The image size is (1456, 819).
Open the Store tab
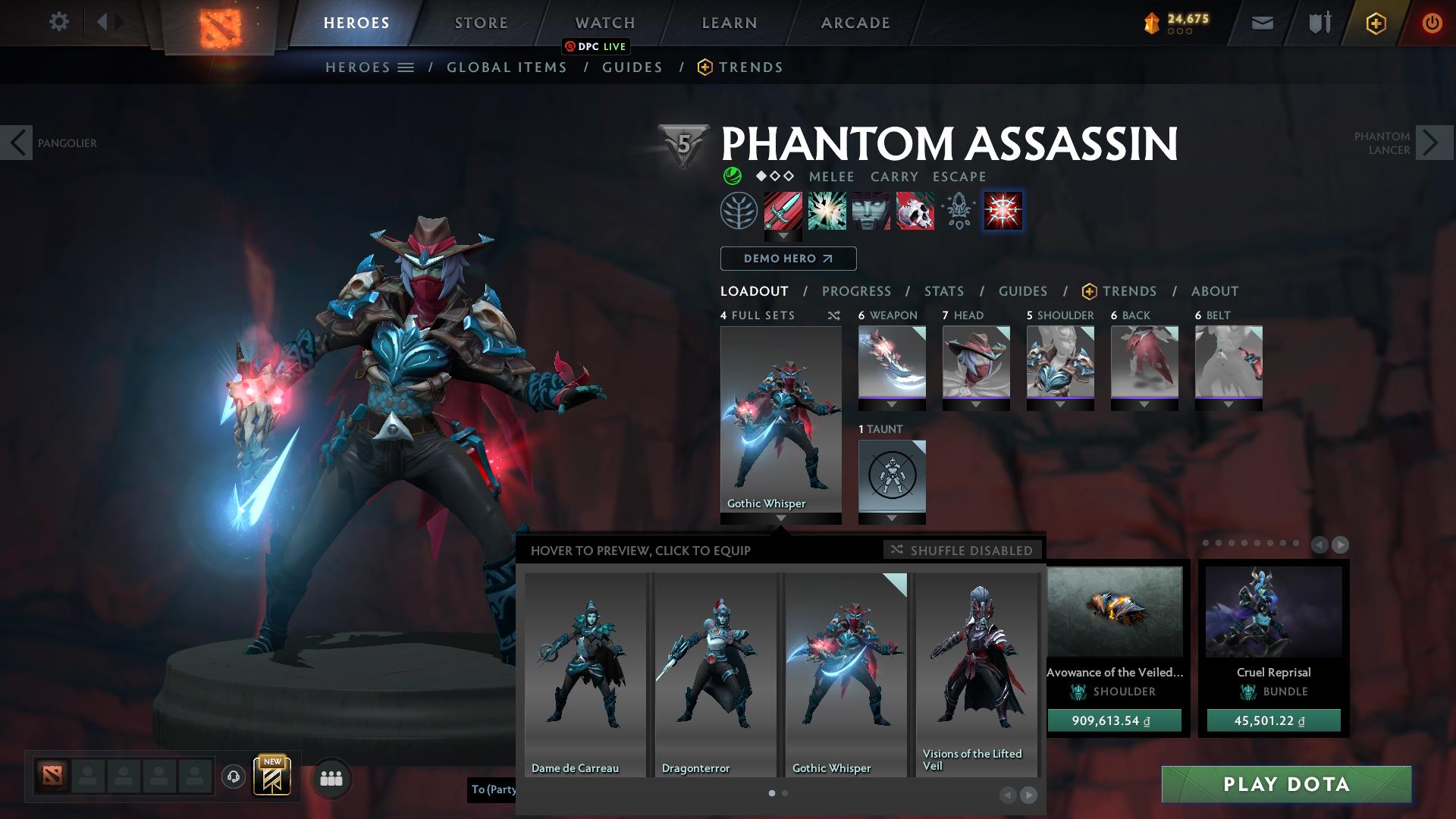click(482, 23)
